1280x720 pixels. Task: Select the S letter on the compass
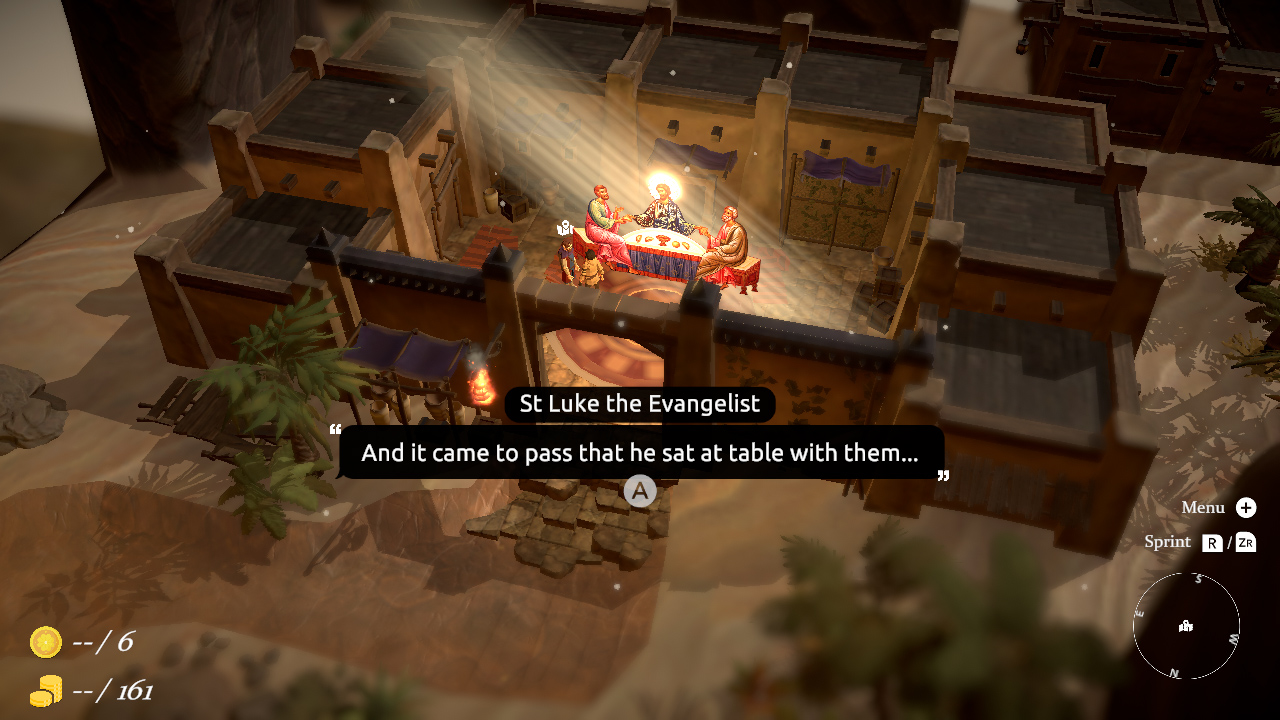[x=1198, y=578]
